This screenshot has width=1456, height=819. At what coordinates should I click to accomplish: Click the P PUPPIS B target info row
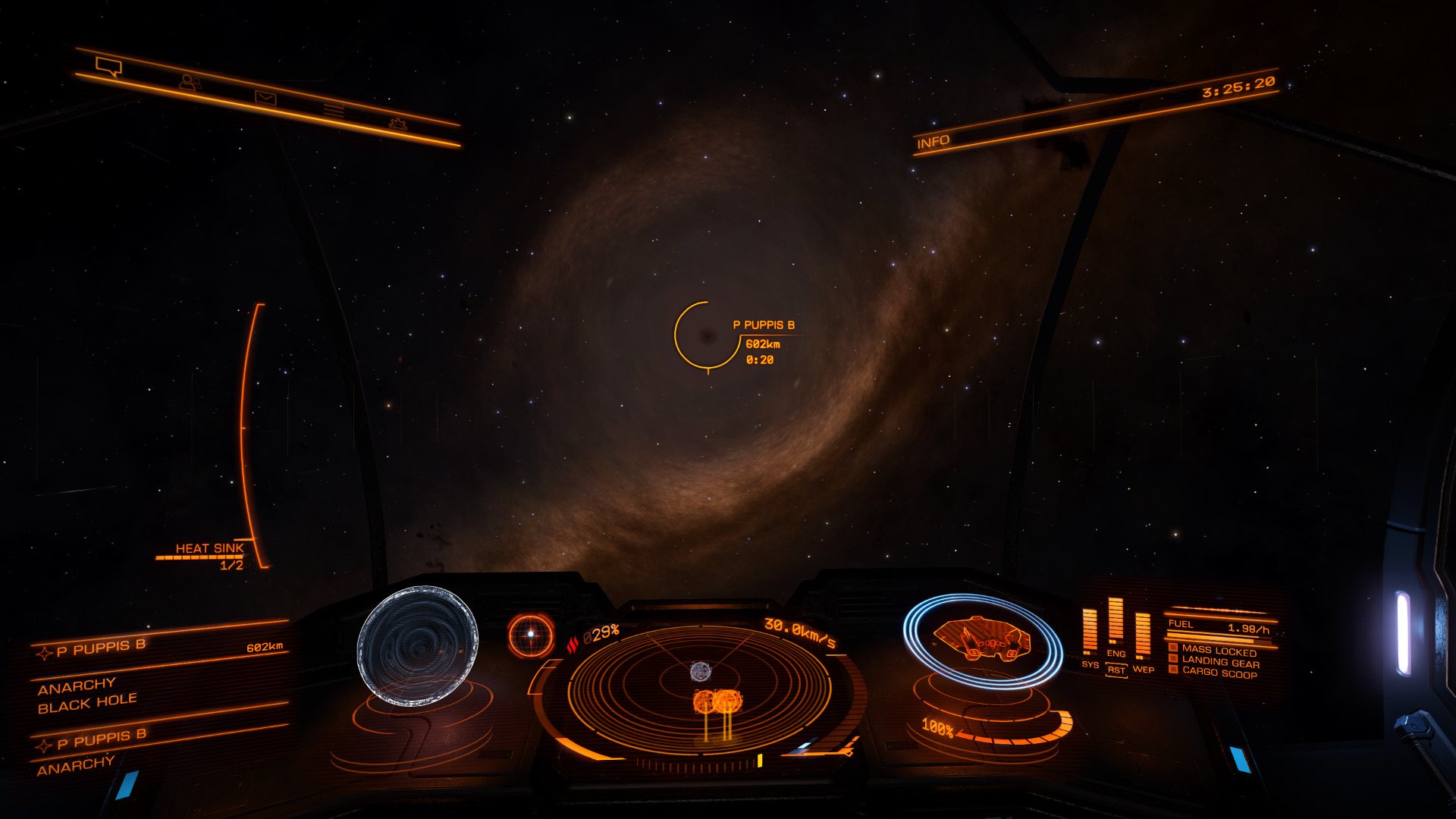click(x=159, y=648)
